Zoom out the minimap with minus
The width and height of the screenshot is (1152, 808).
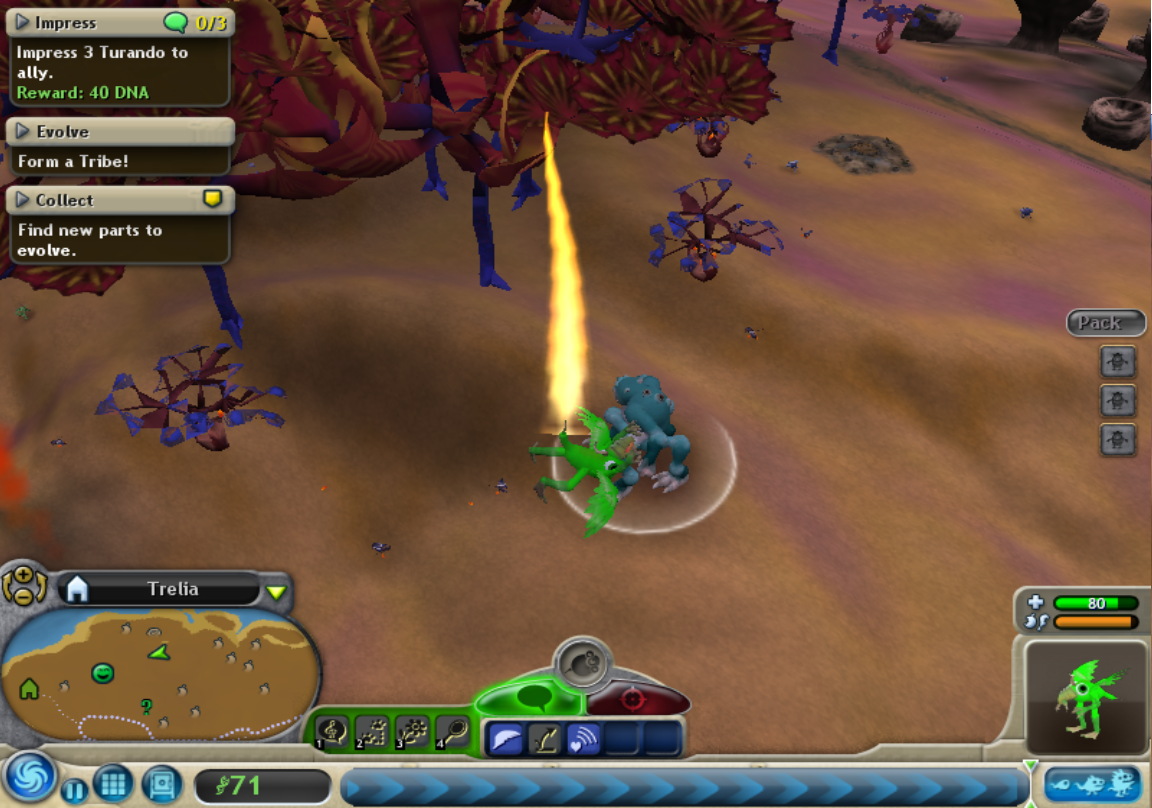pos(23,594)
